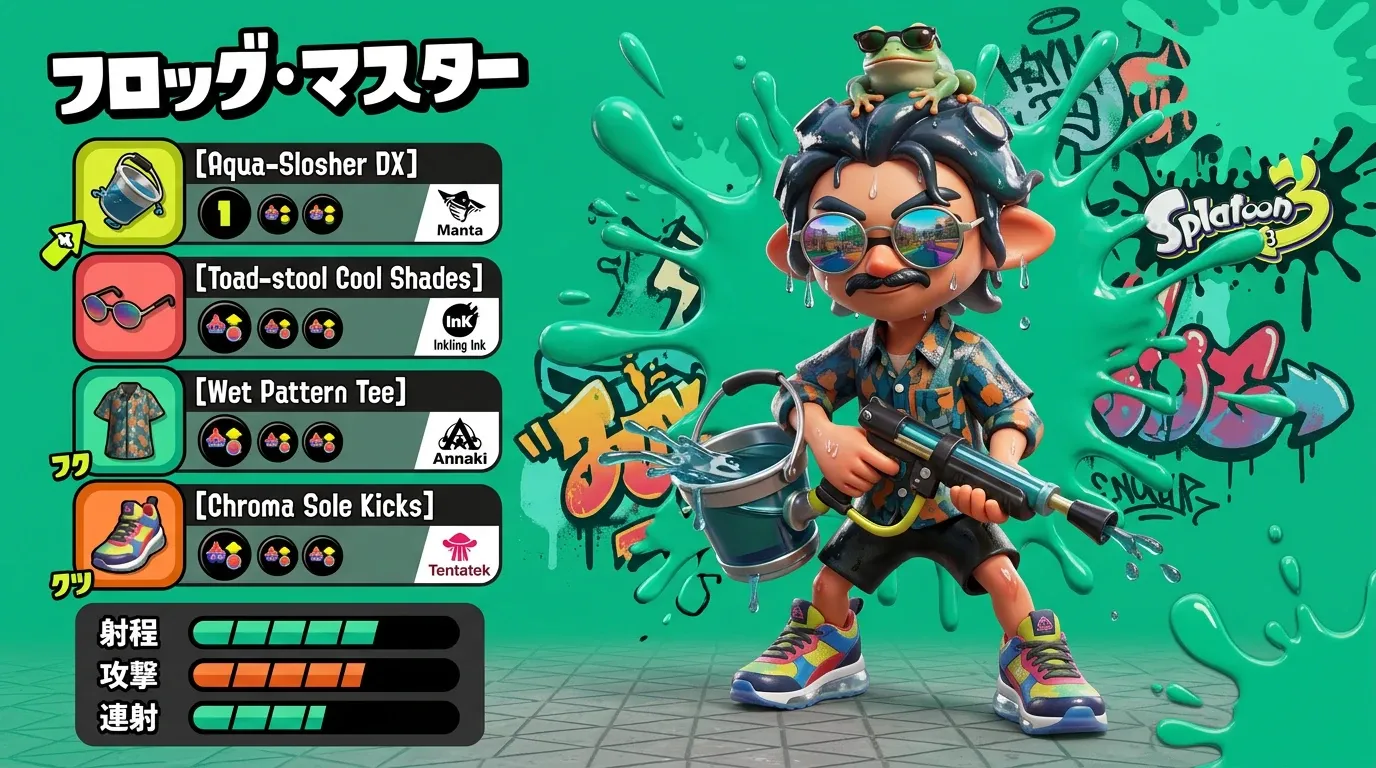Pick the Chroma Sole Kicks shoes icon

tap(128, 534)
